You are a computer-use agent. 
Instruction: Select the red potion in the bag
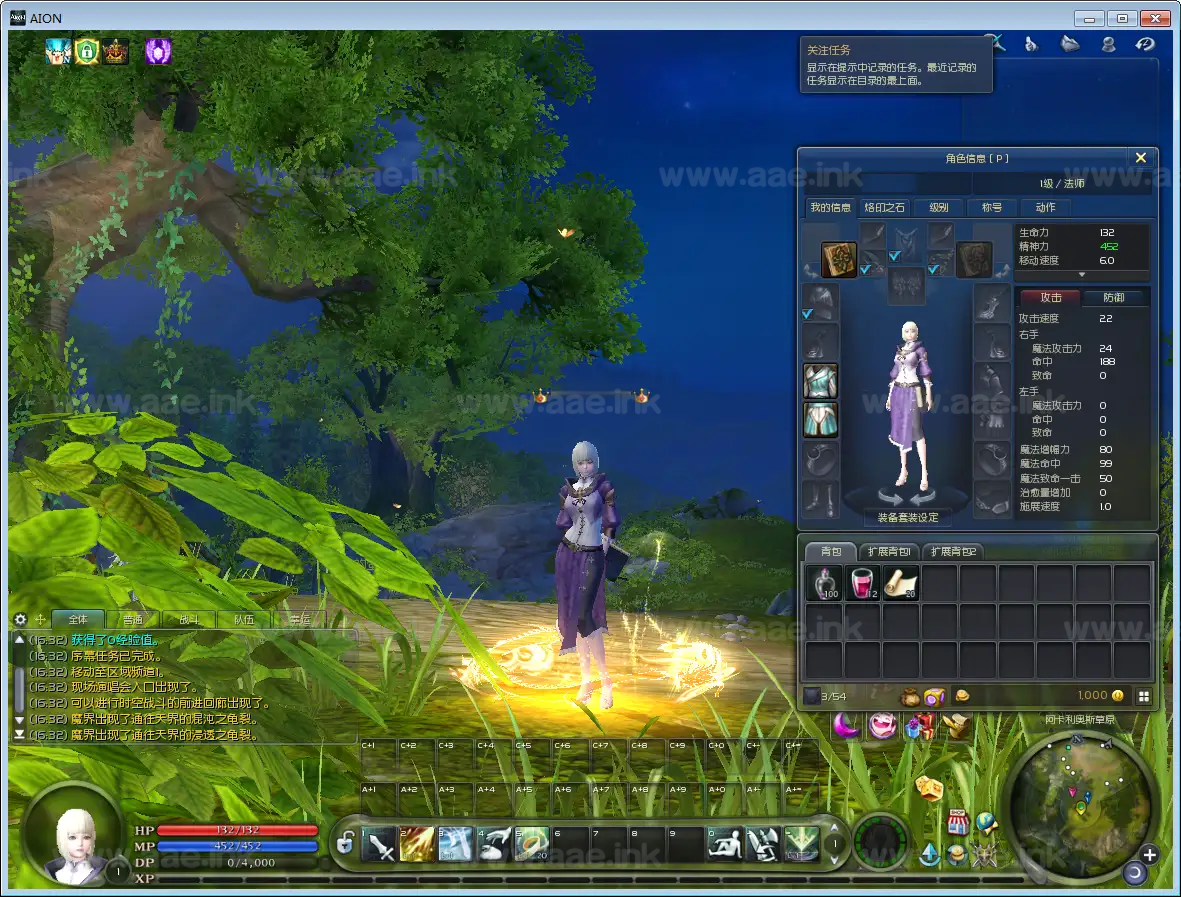(862, 584)
